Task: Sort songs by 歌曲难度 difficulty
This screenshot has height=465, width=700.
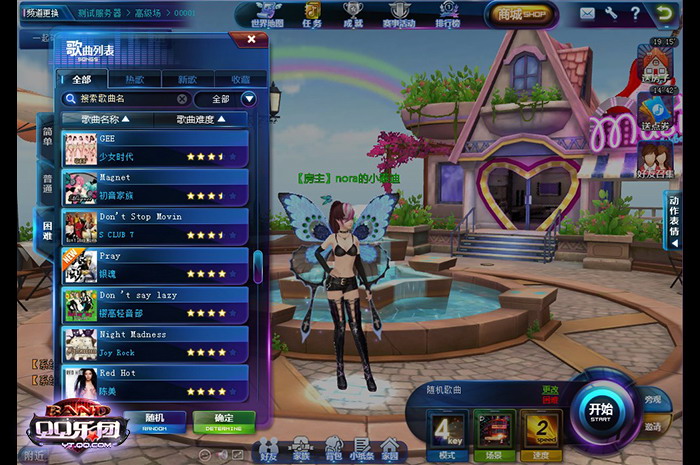Action: (x=200, y=119)
